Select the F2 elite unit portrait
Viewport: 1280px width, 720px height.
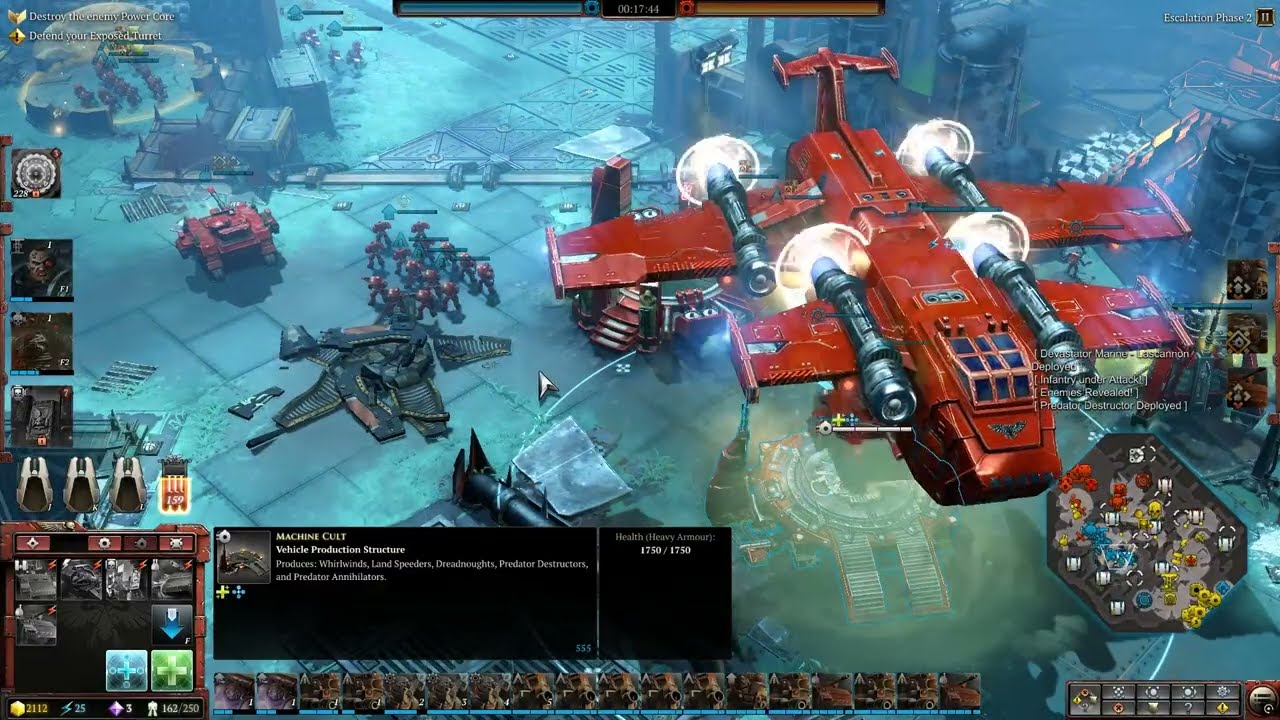[x=41, y=342]
